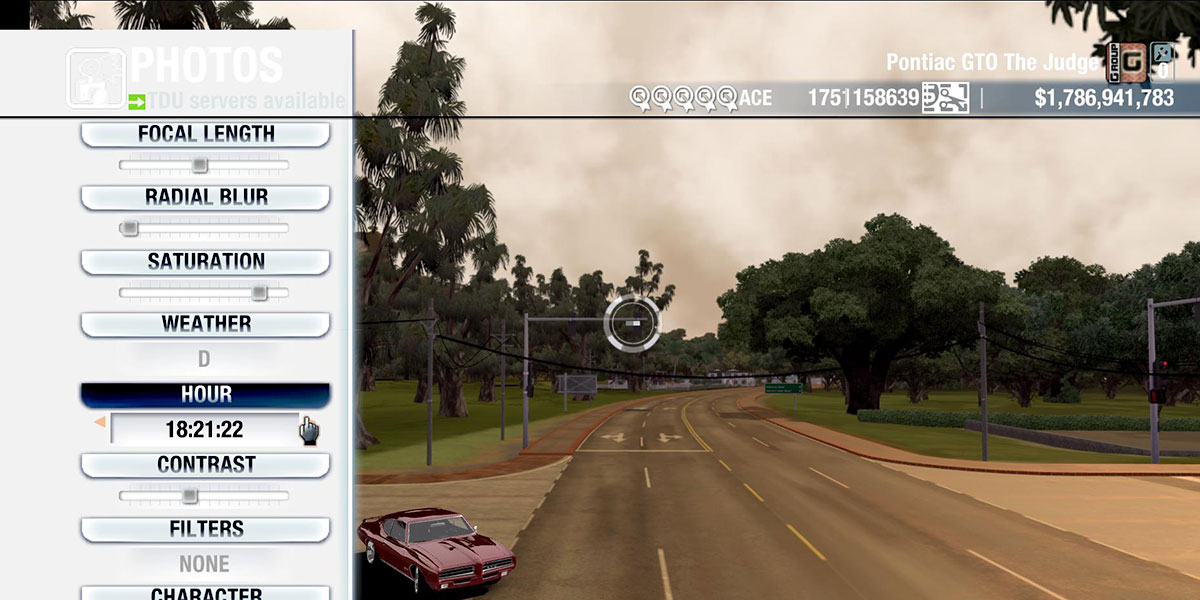Image resolution: width=1200 pixels, height=600 pixels.
Task: Open the Weather setting
Action: (x=205, y=324)
